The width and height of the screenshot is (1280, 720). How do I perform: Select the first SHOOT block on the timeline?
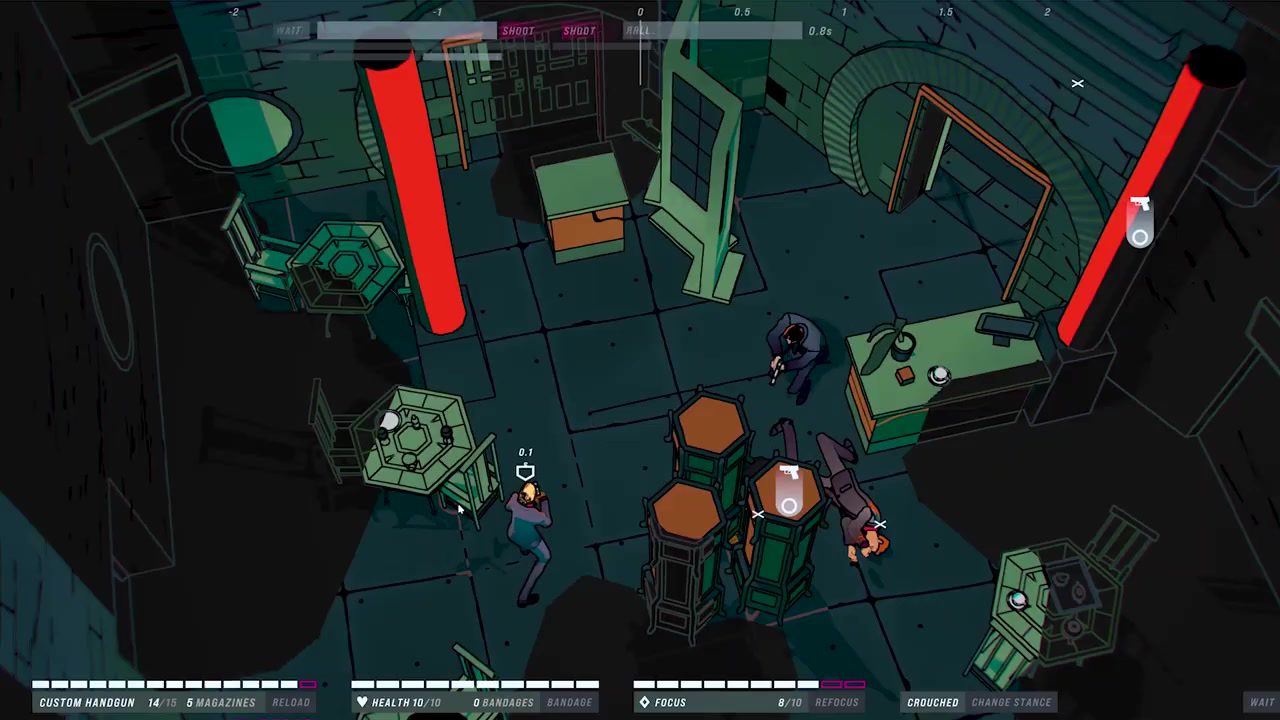(518, 31)
